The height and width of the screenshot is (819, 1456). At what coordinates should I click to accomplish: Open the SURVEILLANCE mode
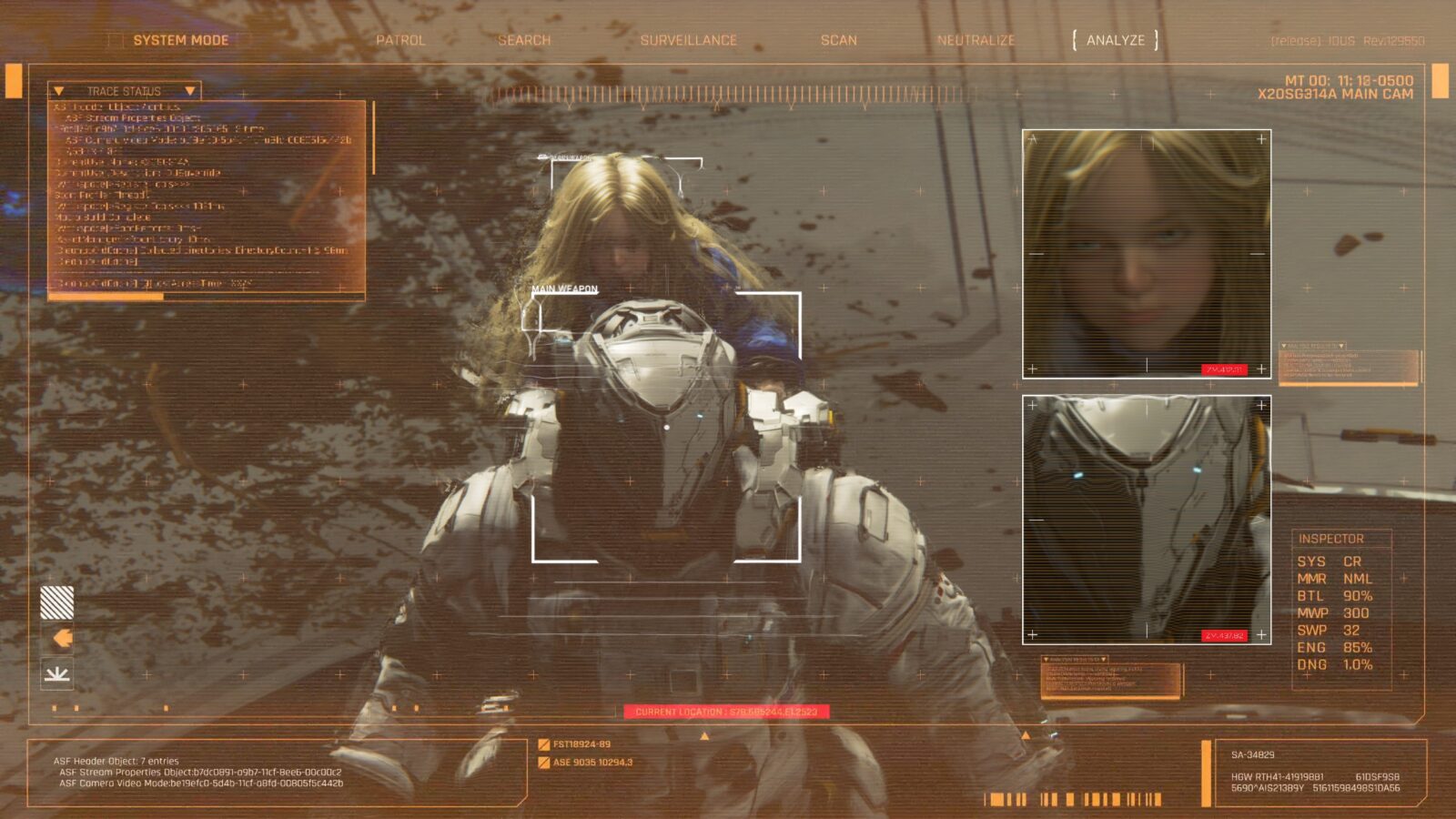point(688,40)
